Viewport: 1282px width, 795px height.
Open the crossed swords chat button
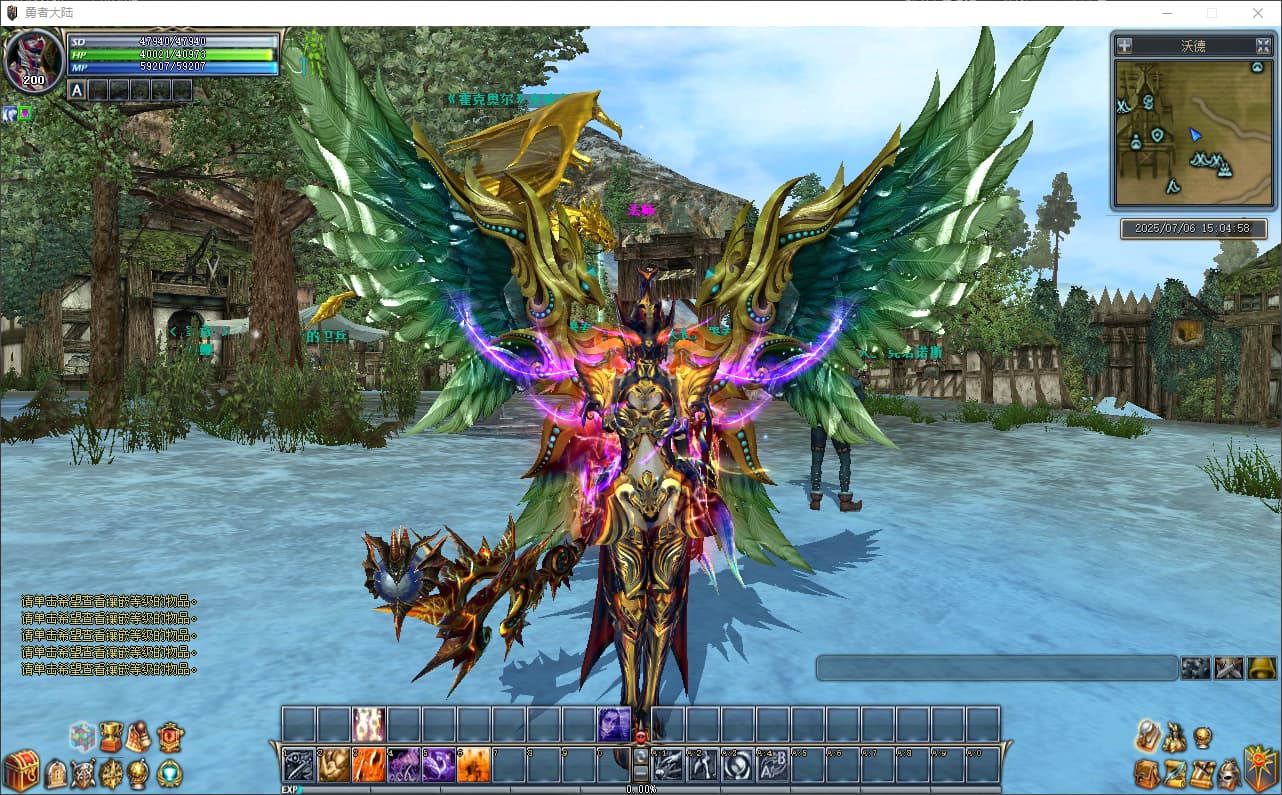coord(1228,668)
